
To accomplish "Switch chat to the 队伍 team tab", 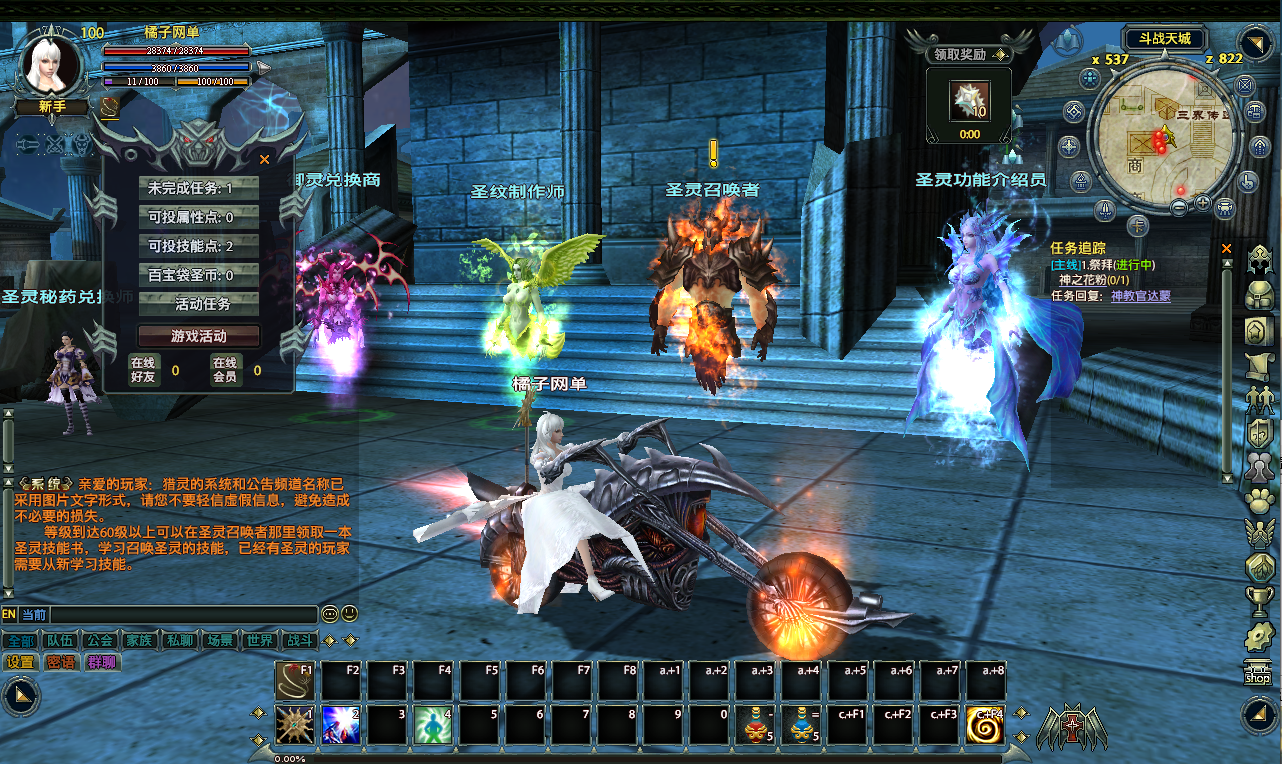I will point(59,641).
